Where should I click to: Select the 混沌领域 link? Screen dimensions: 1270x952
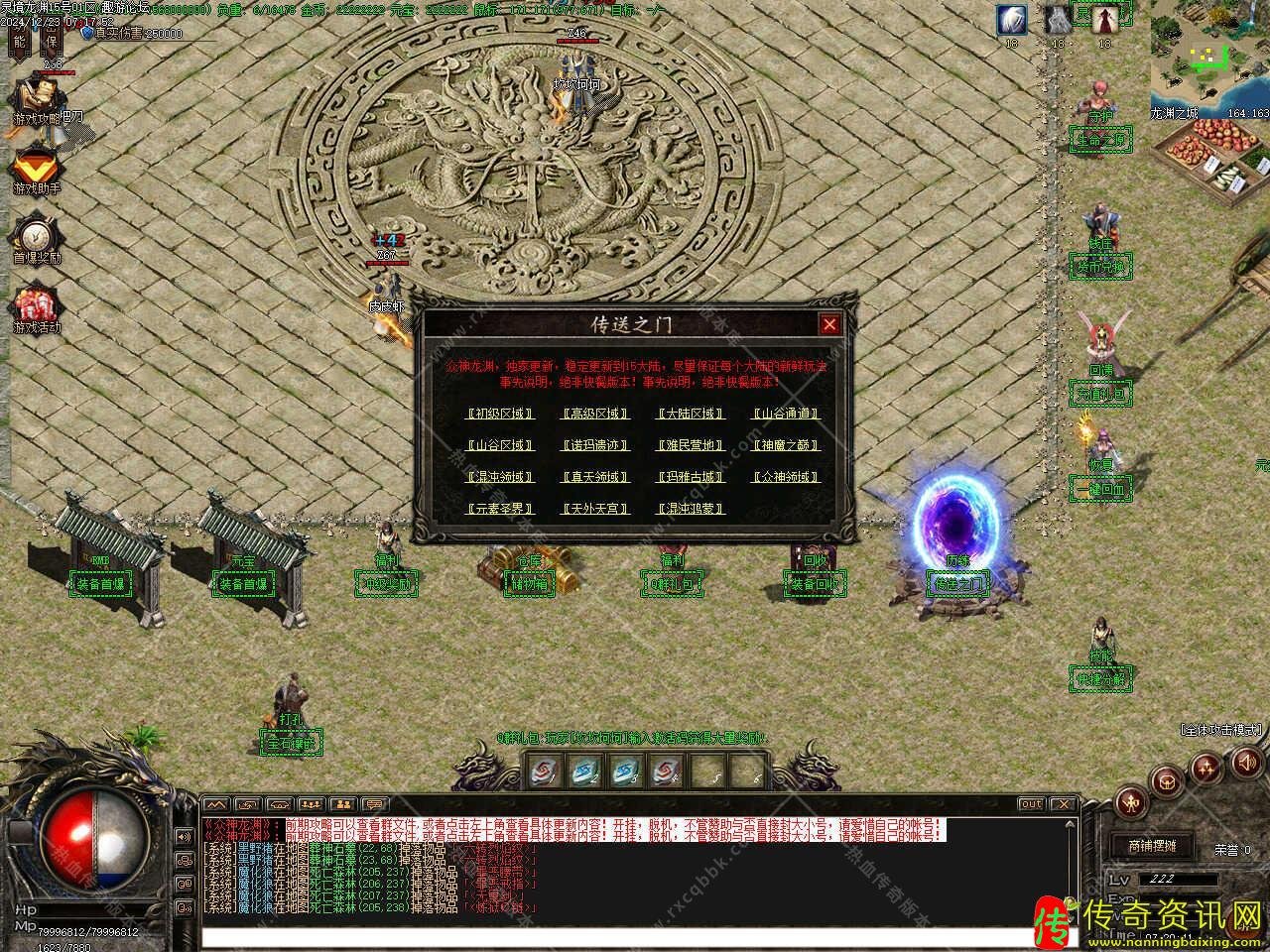(x=500, y=477)
